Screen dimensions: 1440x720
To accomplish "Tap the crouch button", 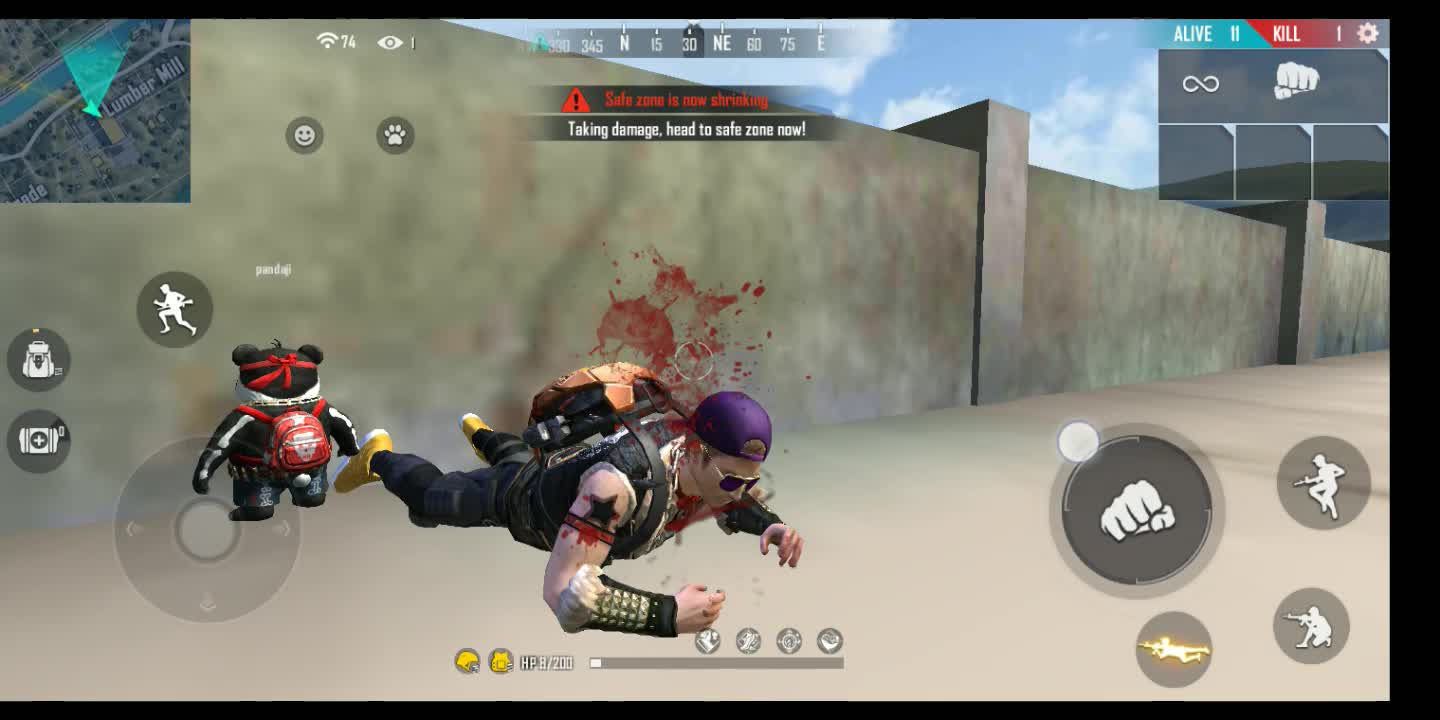I will (1311, 625).
